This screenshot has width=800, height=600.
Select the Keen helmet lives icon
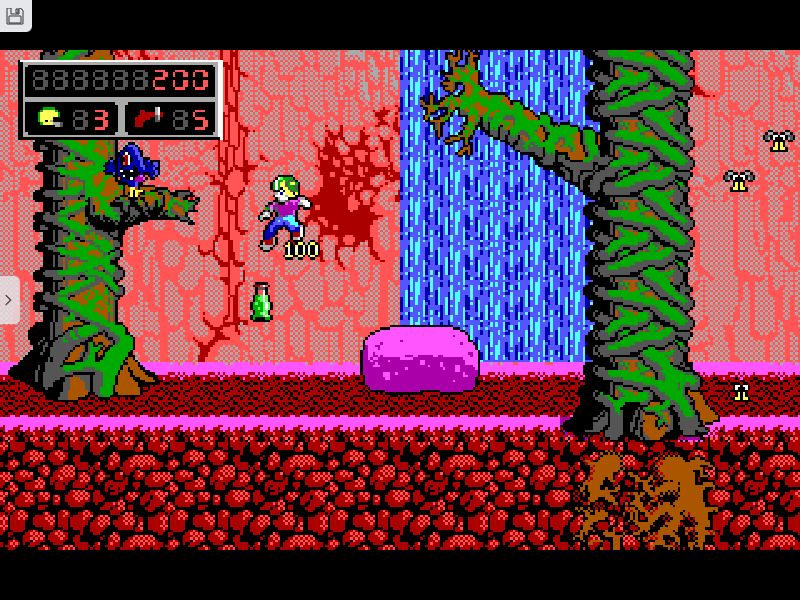click(49, 119)
